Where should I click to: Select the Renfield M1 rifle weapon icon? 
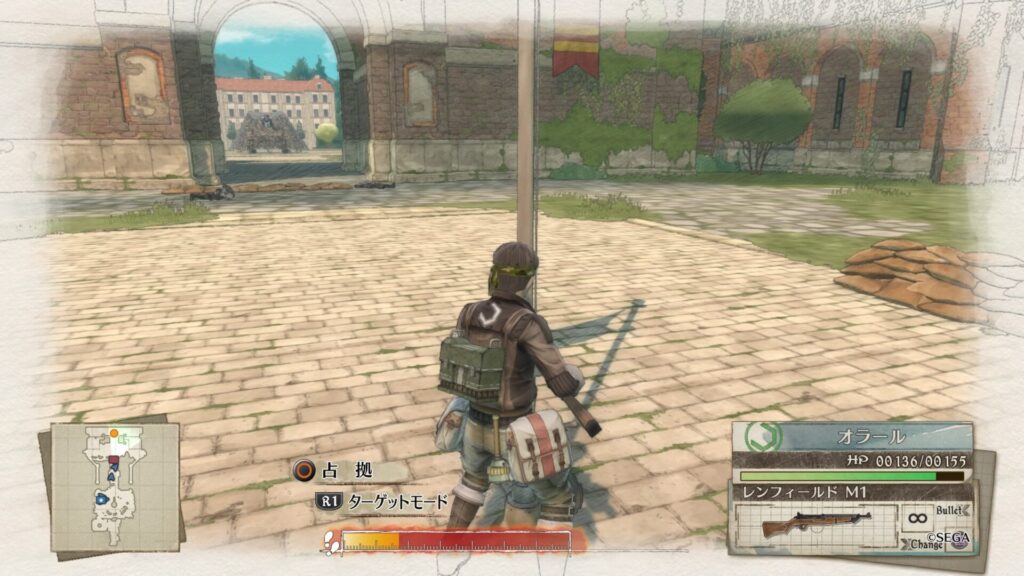[x=815, y=525]
